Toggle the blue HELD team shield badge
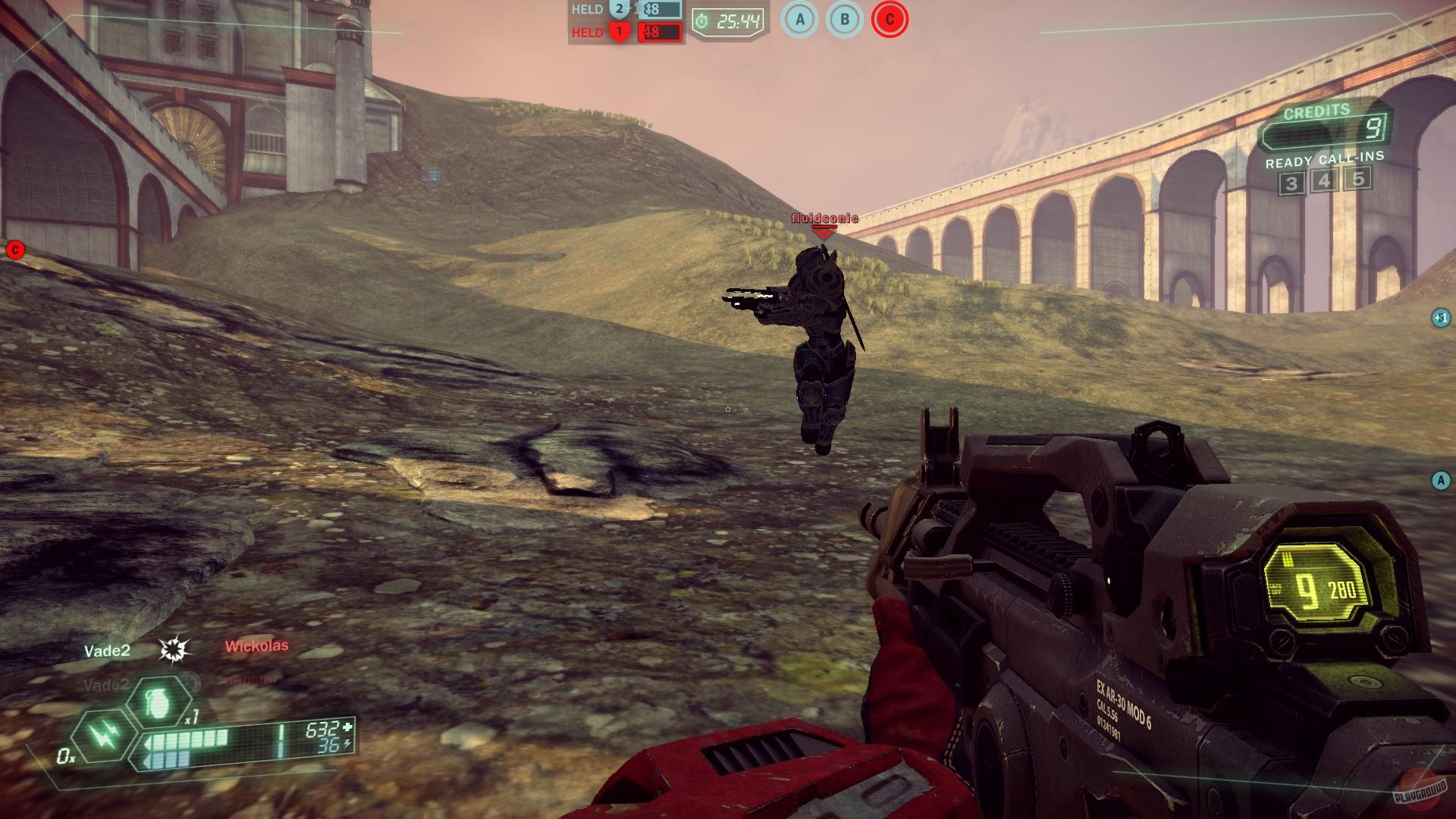This screenshot has width=1456, height=819. pyautogui.click(x=620, y=9)
